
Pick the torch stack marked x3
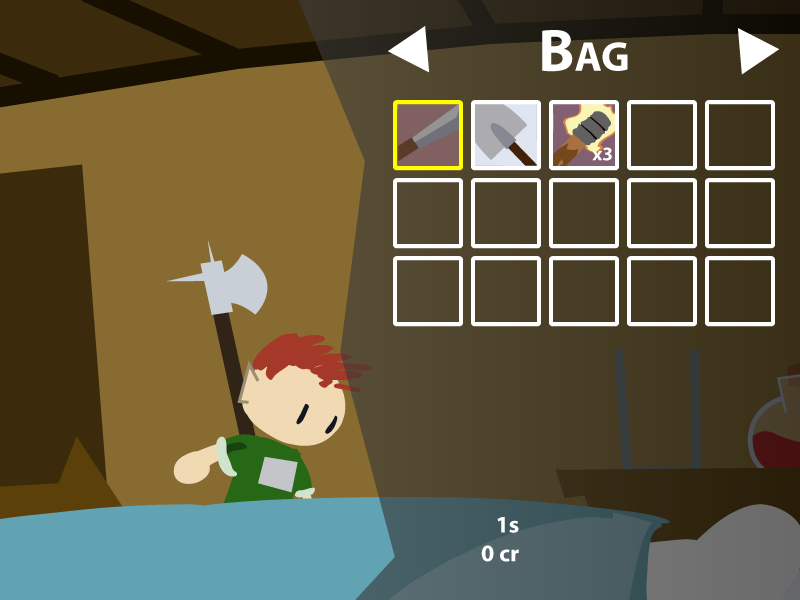pyautogui.click(x=584, y=135)
